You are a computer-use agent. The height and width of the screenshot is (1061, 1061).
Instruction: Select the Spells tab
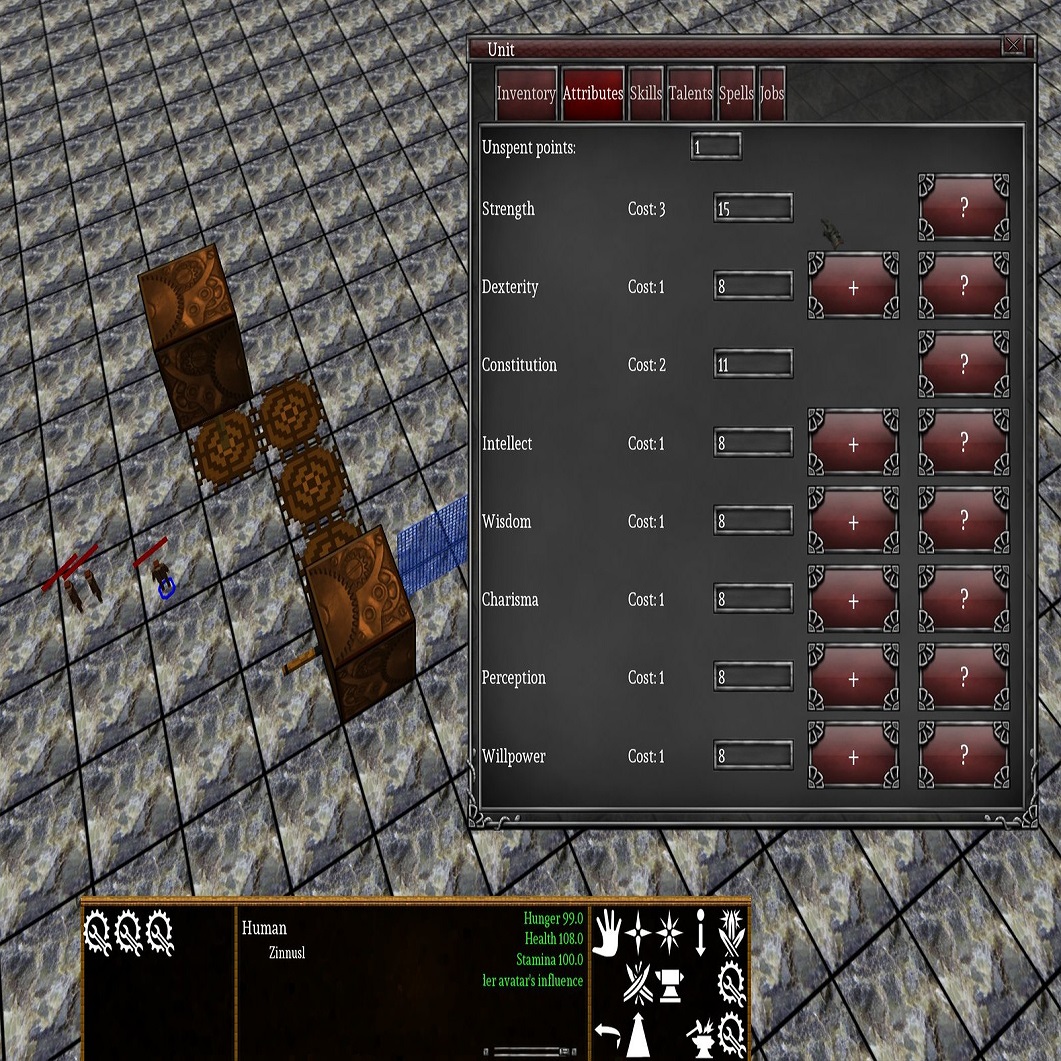(736, 94)
